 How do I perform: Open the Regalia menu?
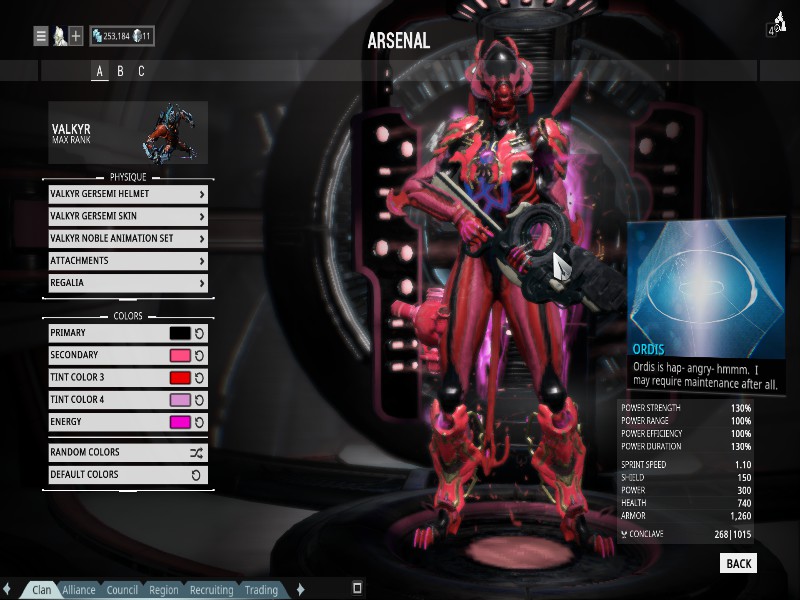(x=128, y=283)
